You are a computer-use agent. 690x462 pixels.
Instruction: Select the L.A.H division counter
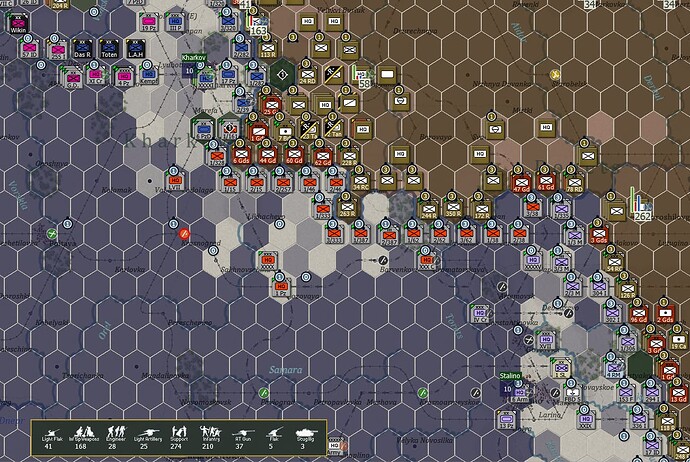[134, 47]
